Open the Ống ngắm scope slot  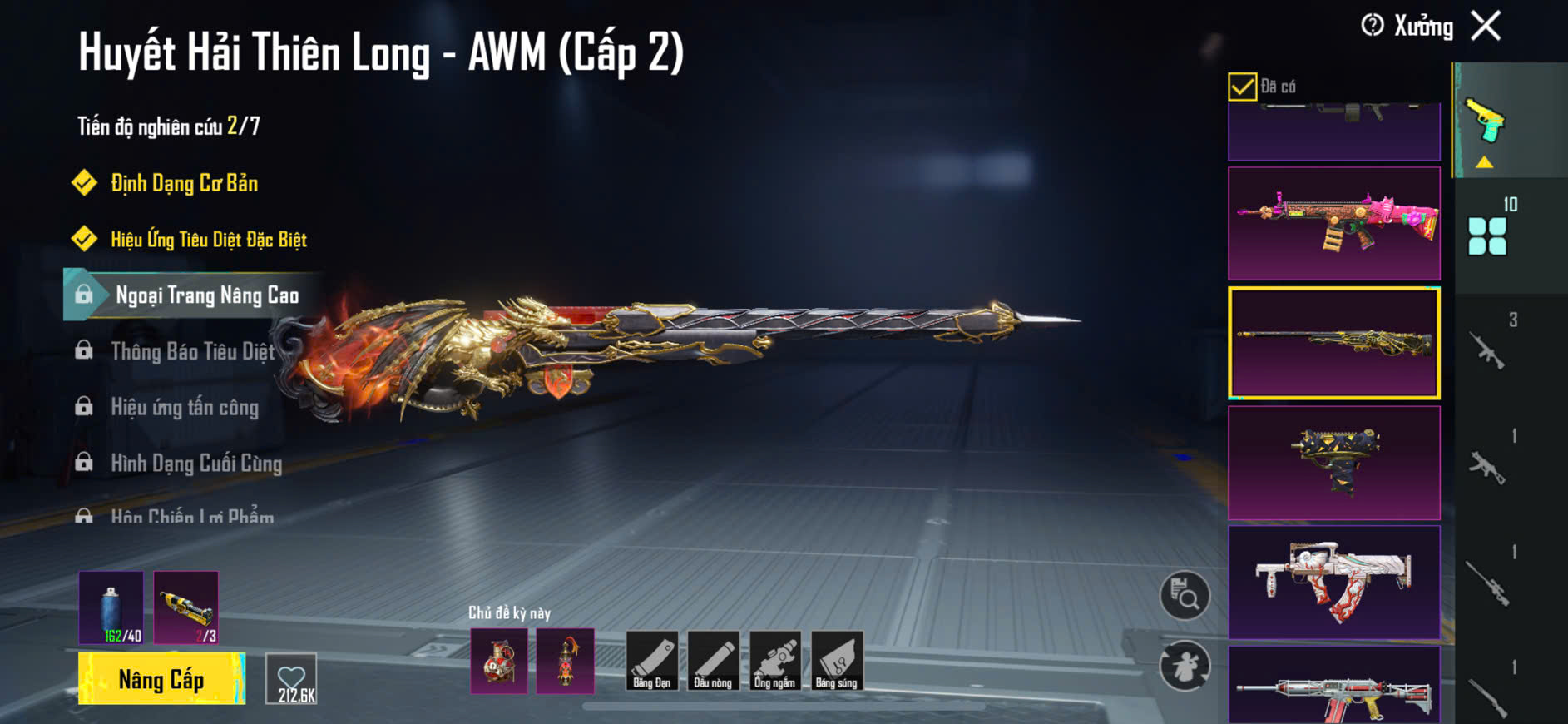774,661
